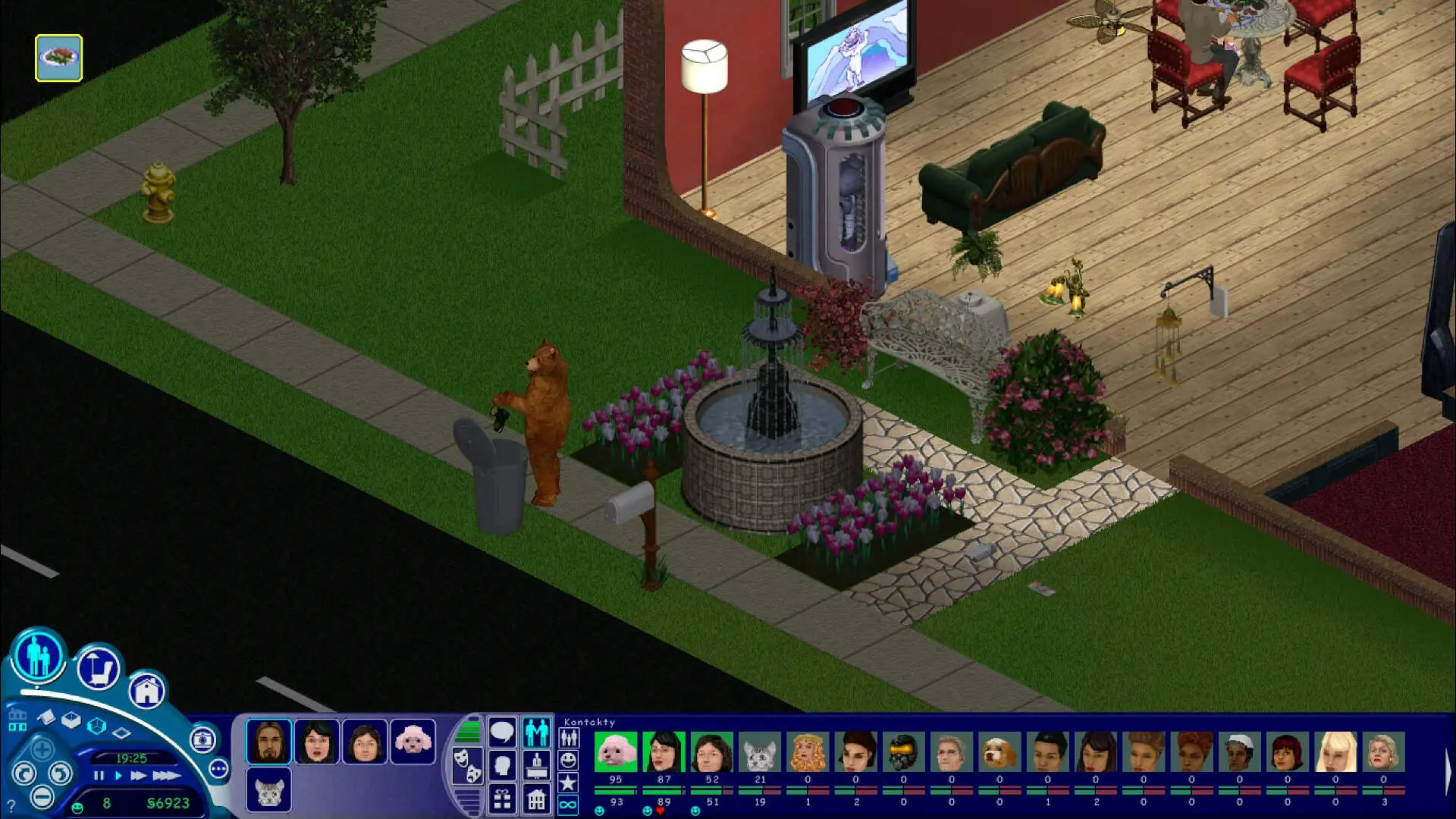This screenshot has width=1456, height=819.
Task: Open the gift box inventory panel
Action: (502, 799)
